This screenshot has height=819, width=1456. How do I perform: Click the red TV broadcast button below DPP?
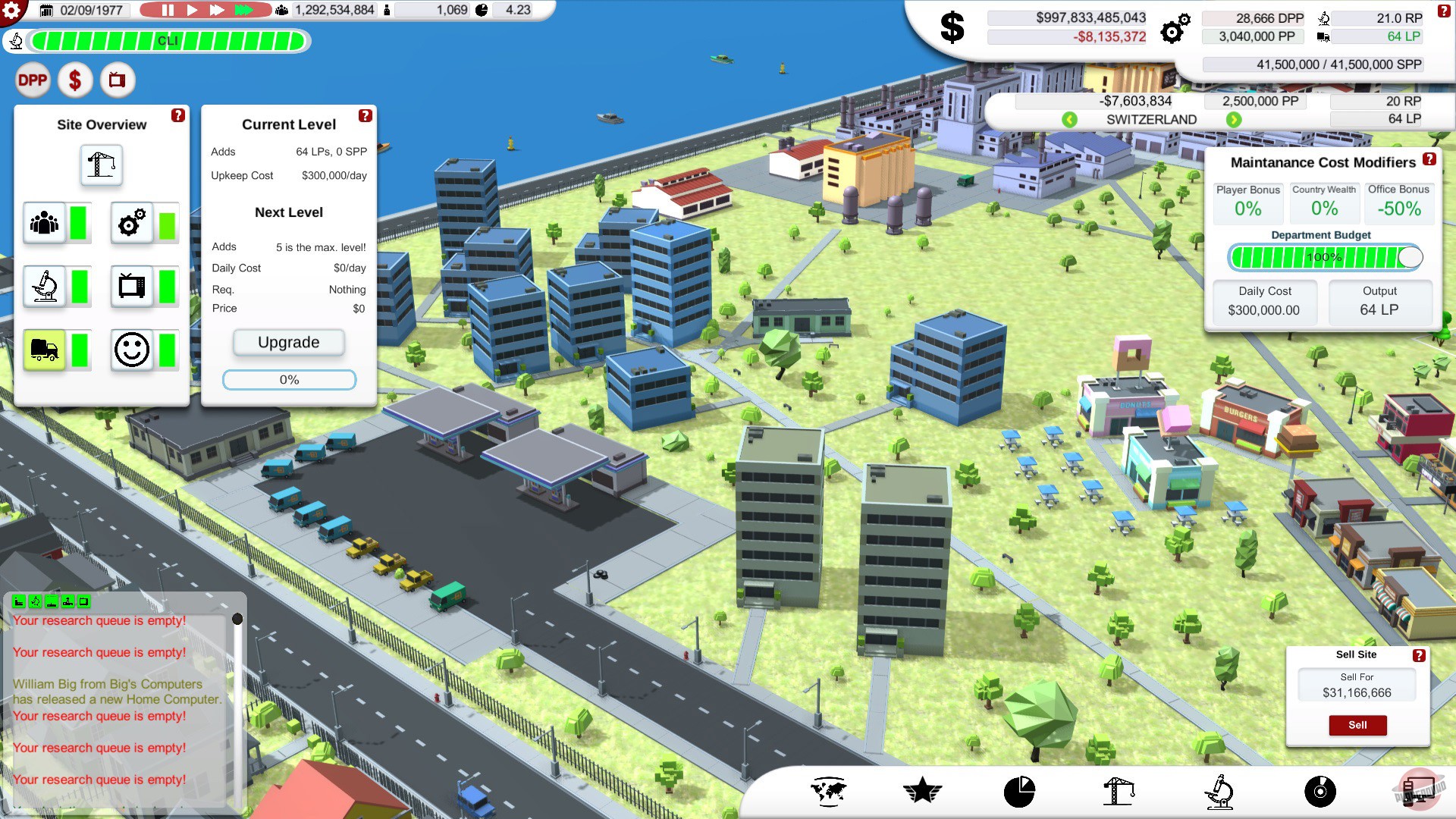tap(115, 80)
